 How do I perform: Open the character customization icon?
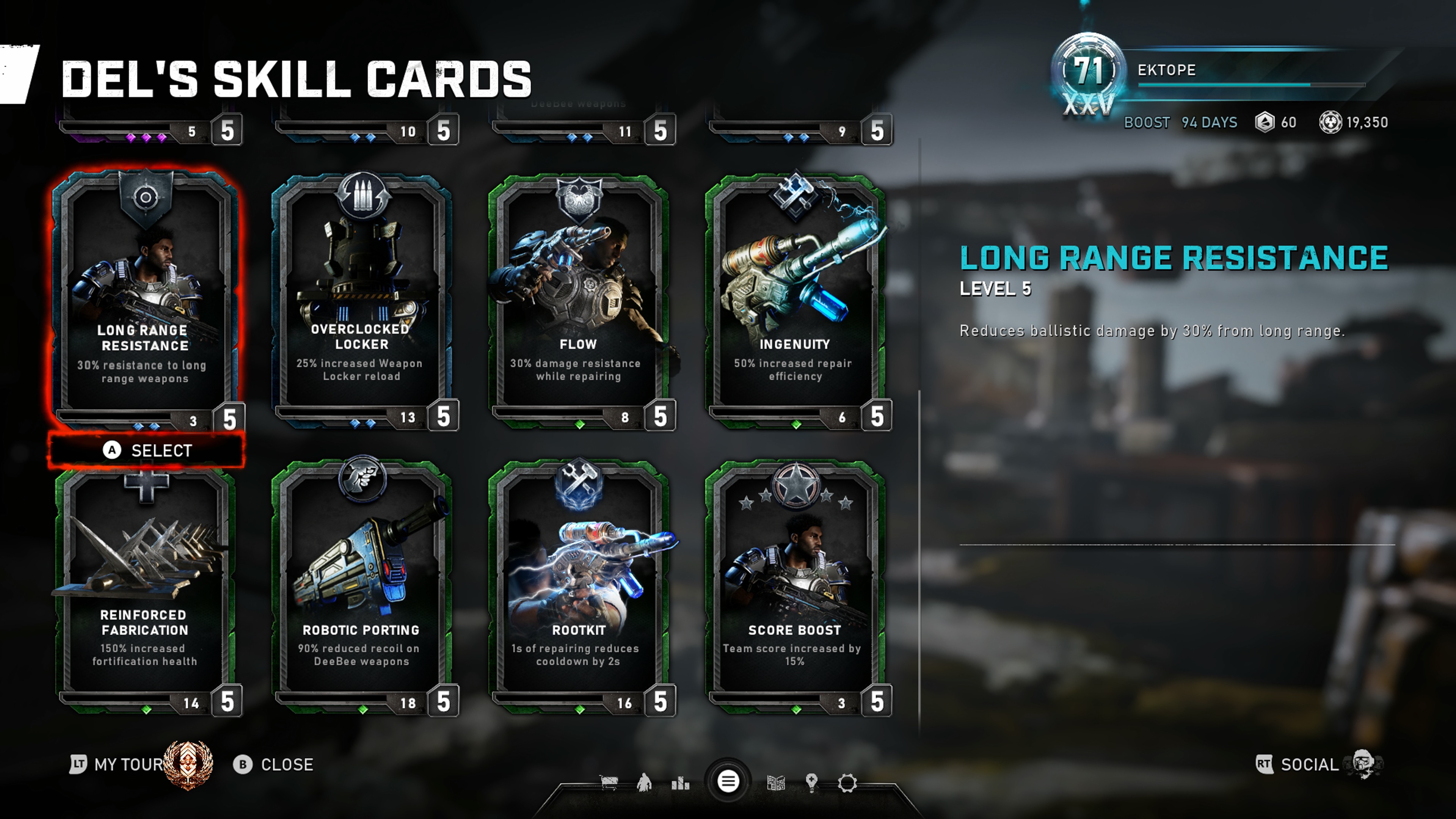click(644, 783)
